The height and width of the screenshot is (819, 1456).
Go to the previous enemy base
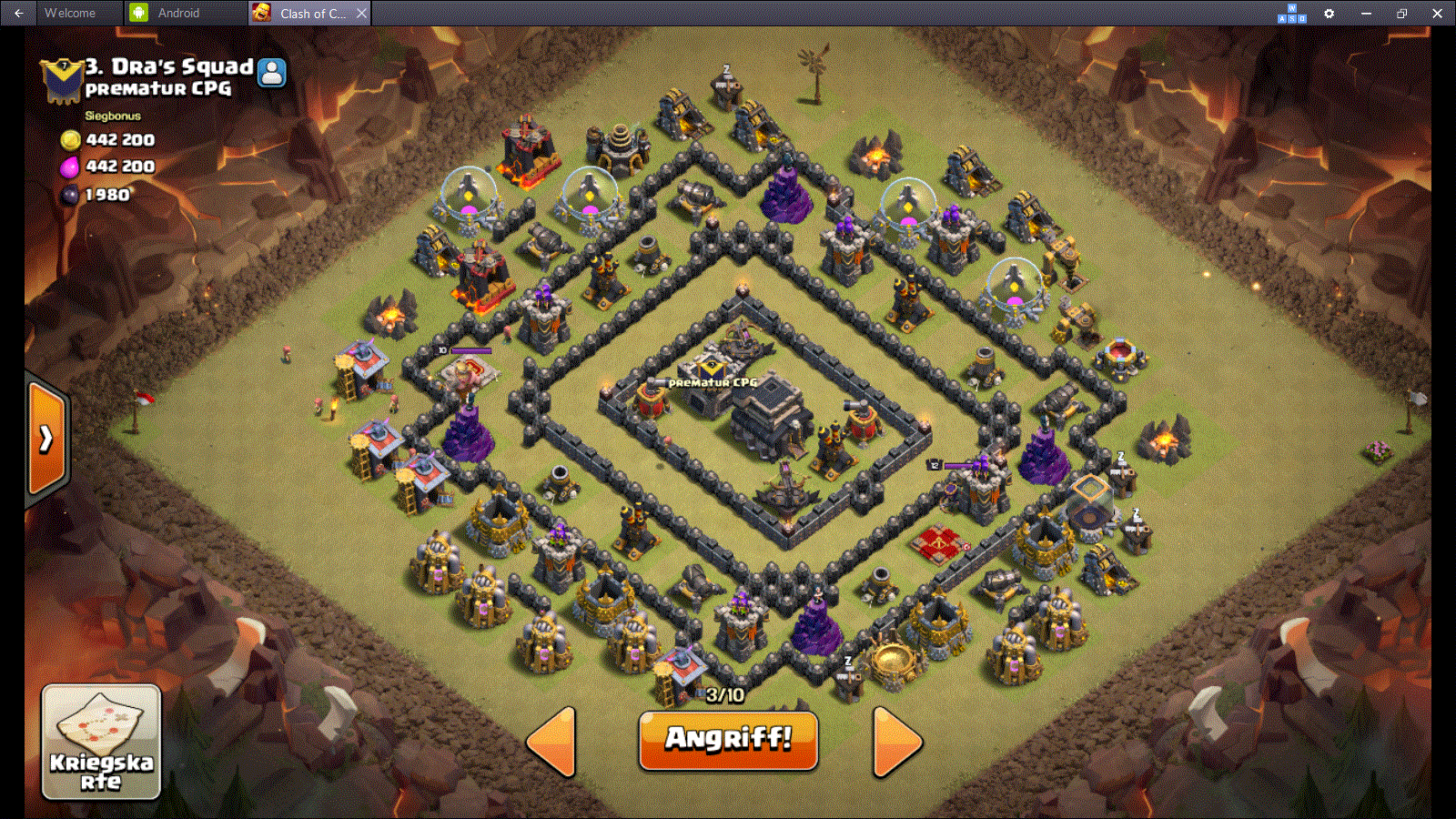click(552, 742)
